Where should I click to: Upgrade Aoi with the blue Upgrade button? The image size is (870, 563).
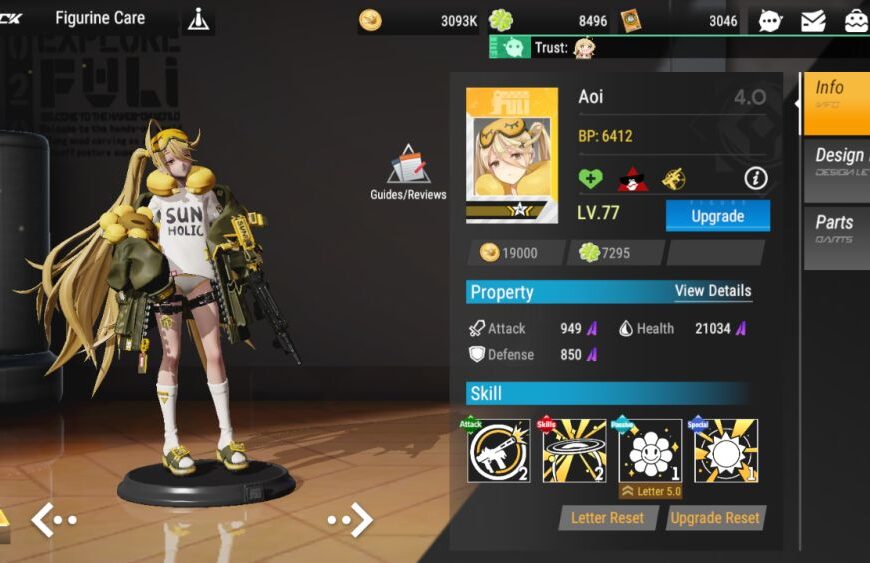717,216
